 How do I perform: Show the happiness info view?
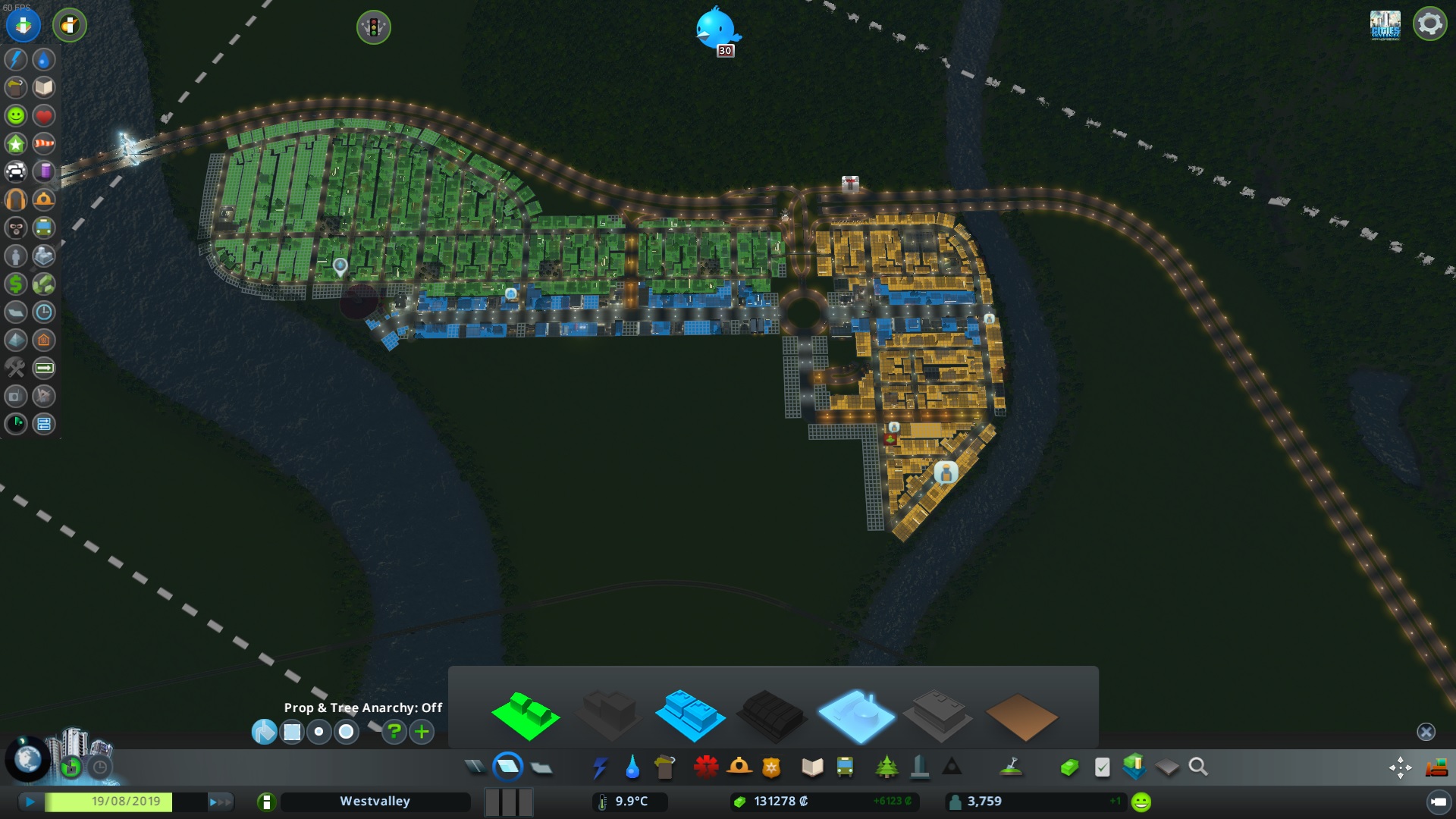point(16,115)
